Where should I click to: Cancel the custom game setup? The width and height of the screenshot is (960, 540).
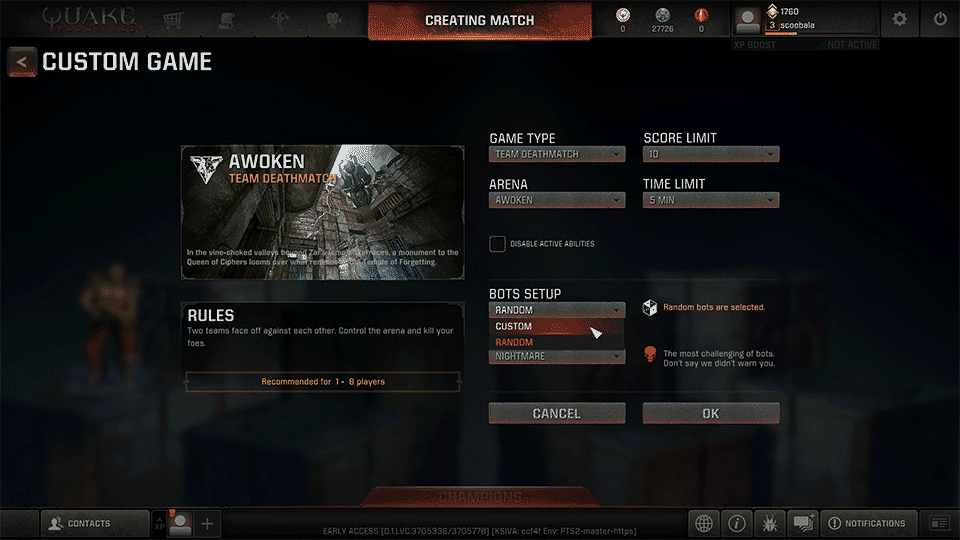point(557,413)
